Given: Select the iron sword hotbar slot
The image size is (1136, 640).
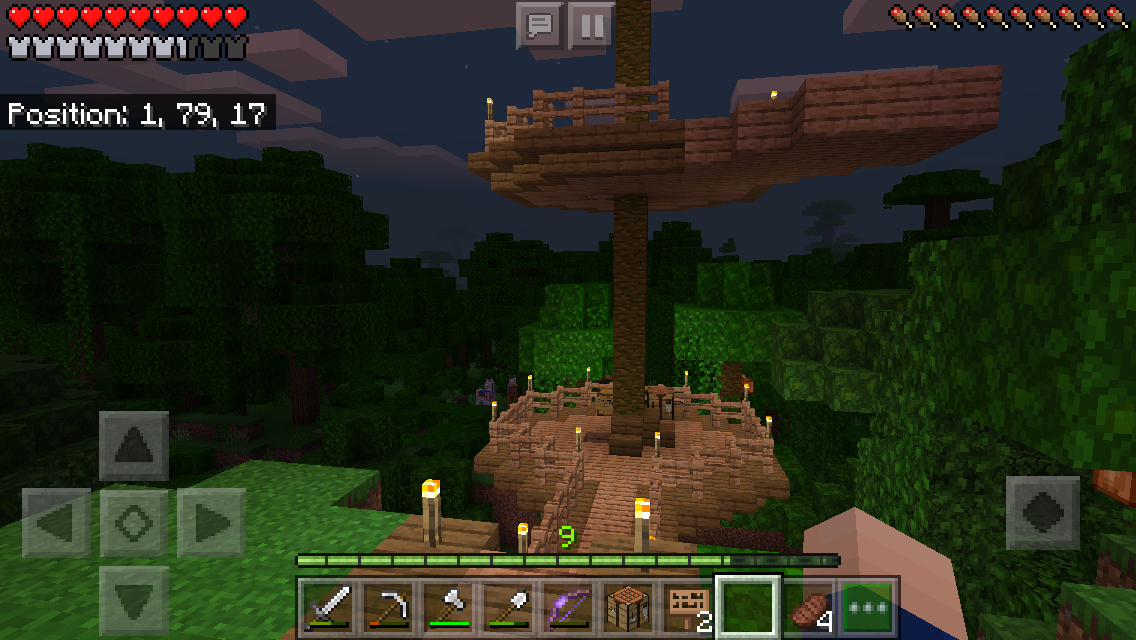Looking at the screenshot, I should 328,606.
